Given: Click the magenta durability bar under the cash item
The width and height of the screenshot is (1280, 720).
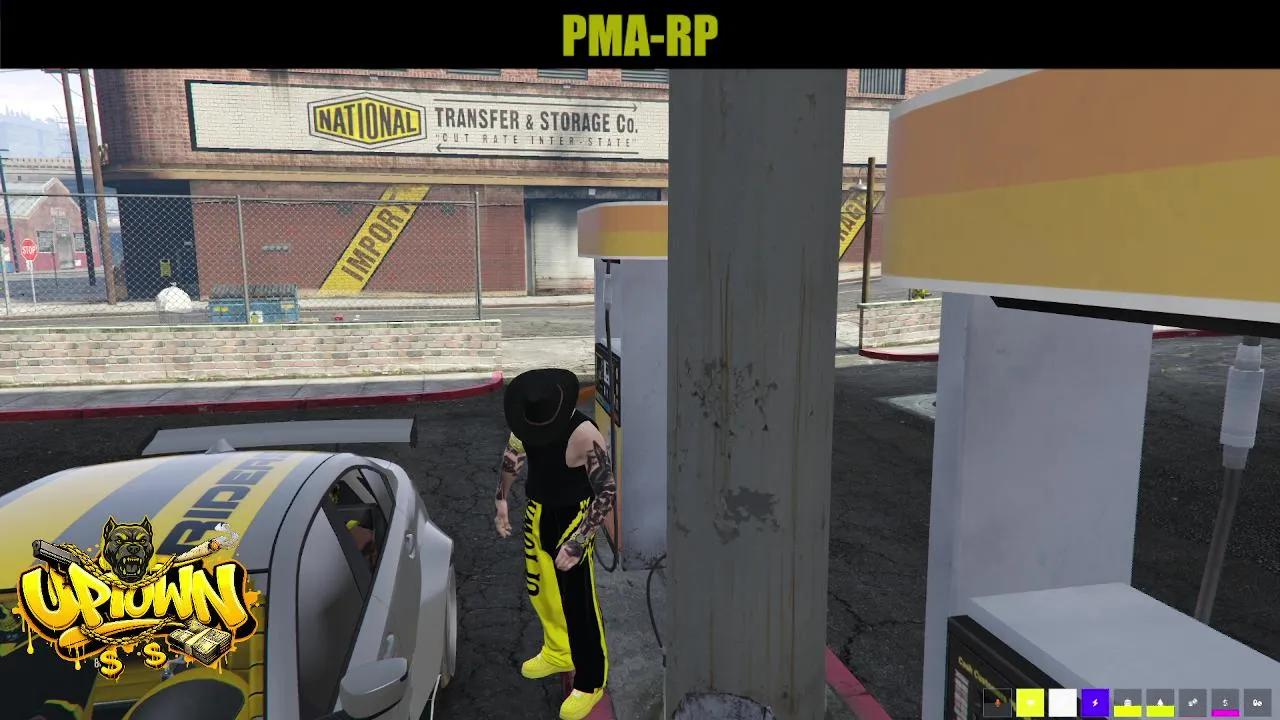Looking at the screenshot, I should (x=1225, y=713).
